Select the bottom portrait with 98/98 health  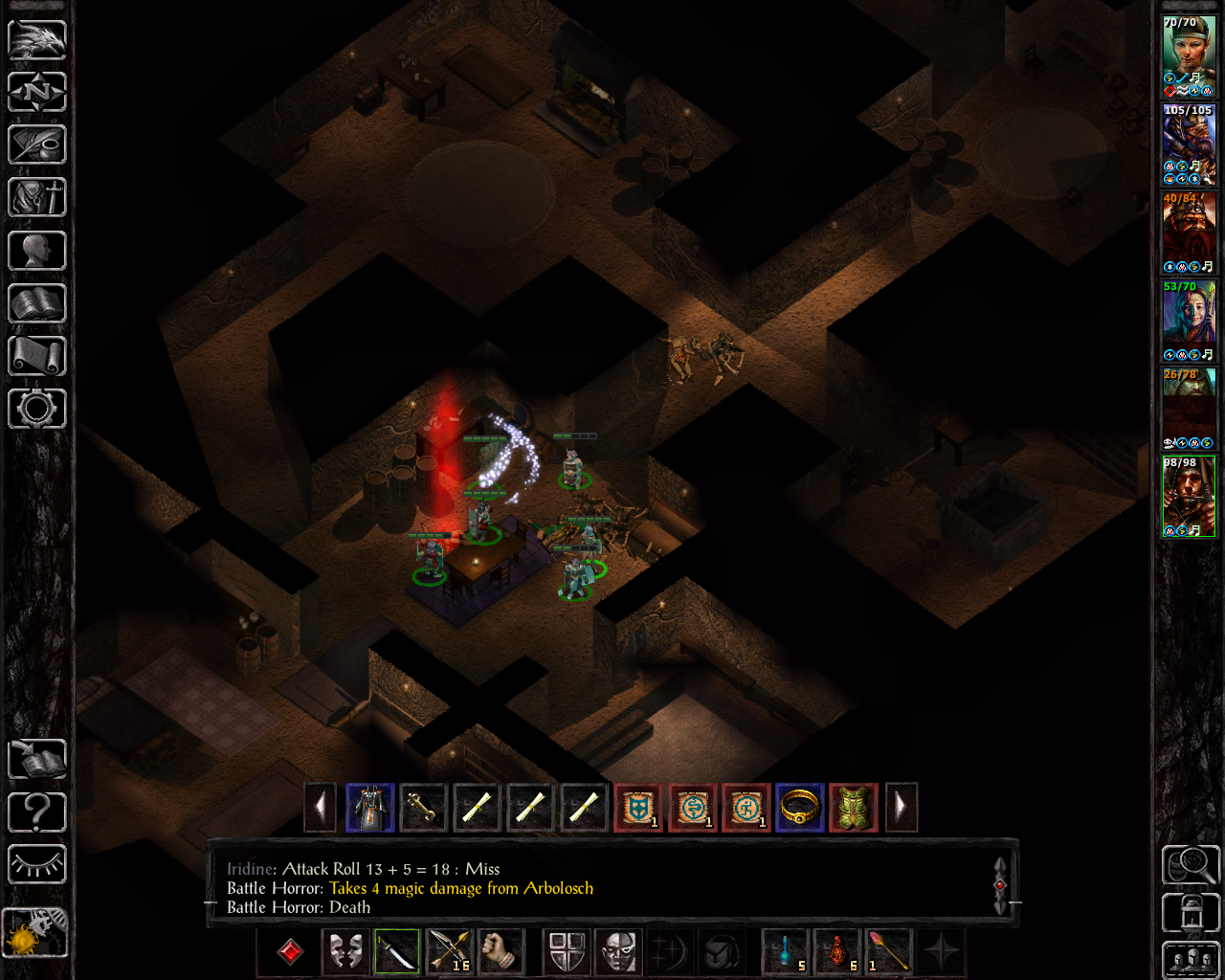pos(1189,498)
